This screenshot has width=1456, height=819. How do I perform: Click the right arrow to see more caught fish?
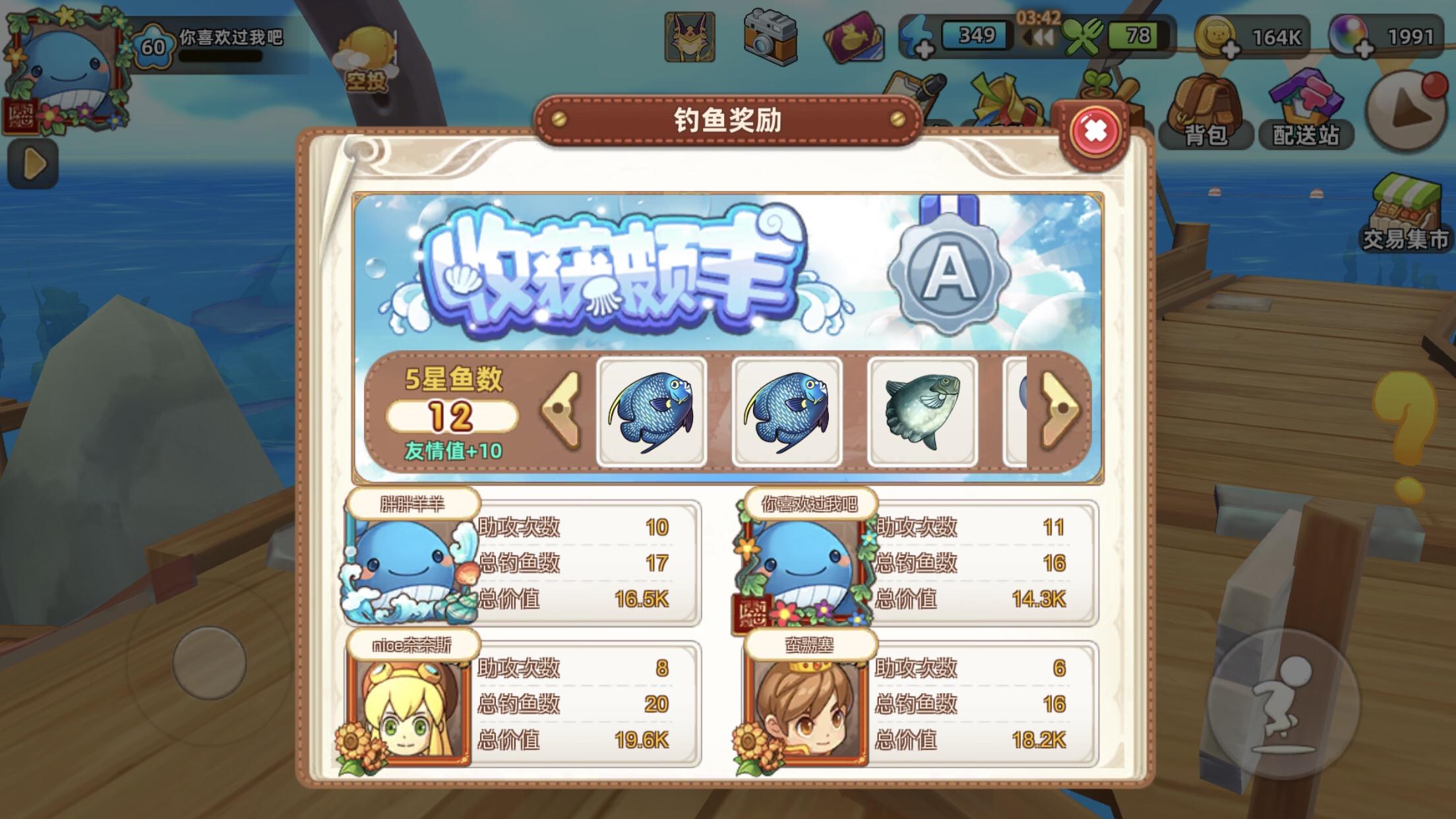[x=1060, y=408]
